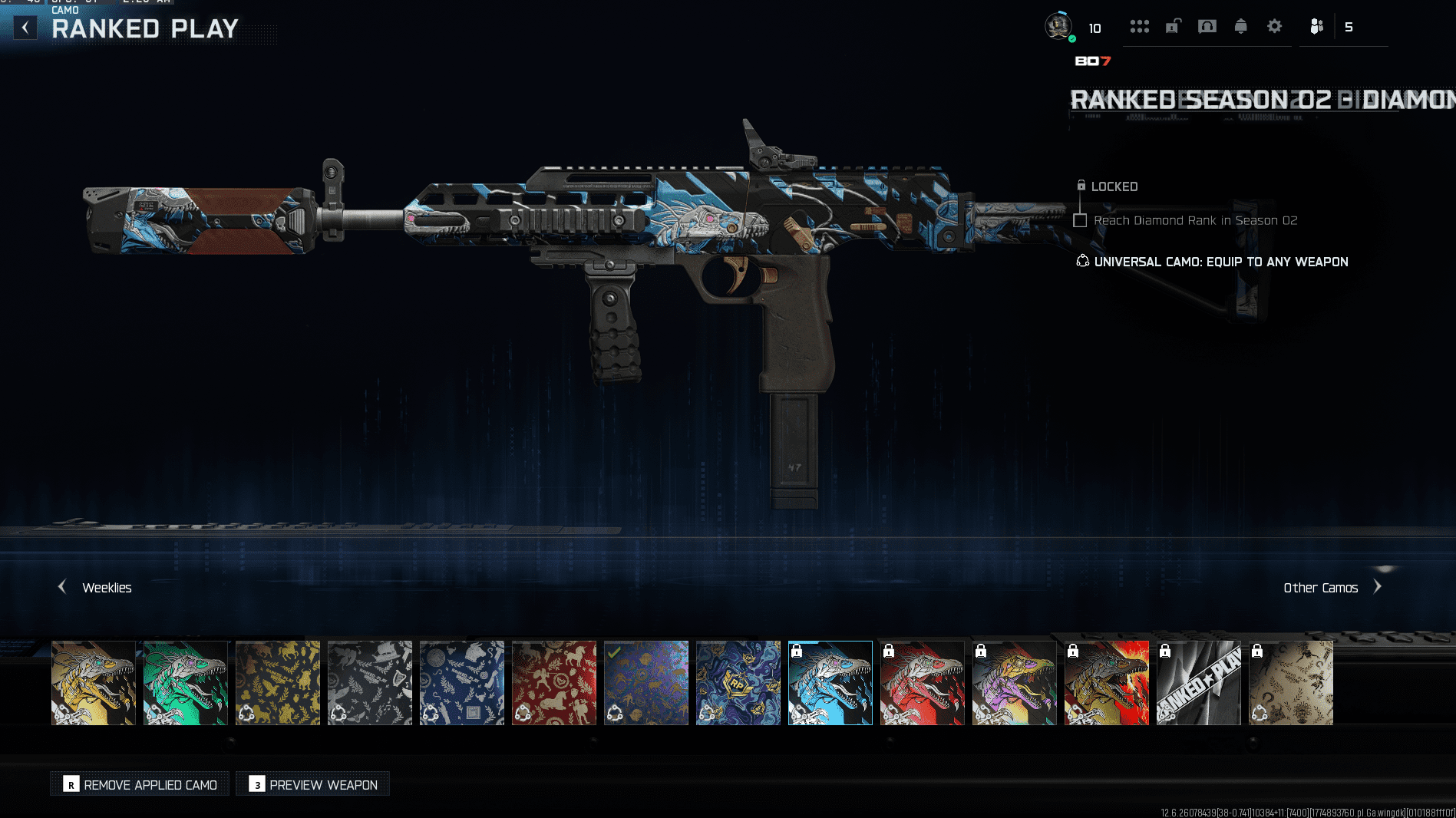The width and height of the screenshot is (1456, 818).
Task: Select the locked grey Ranked Play banner camo
Action: [x=1199, y=683]
